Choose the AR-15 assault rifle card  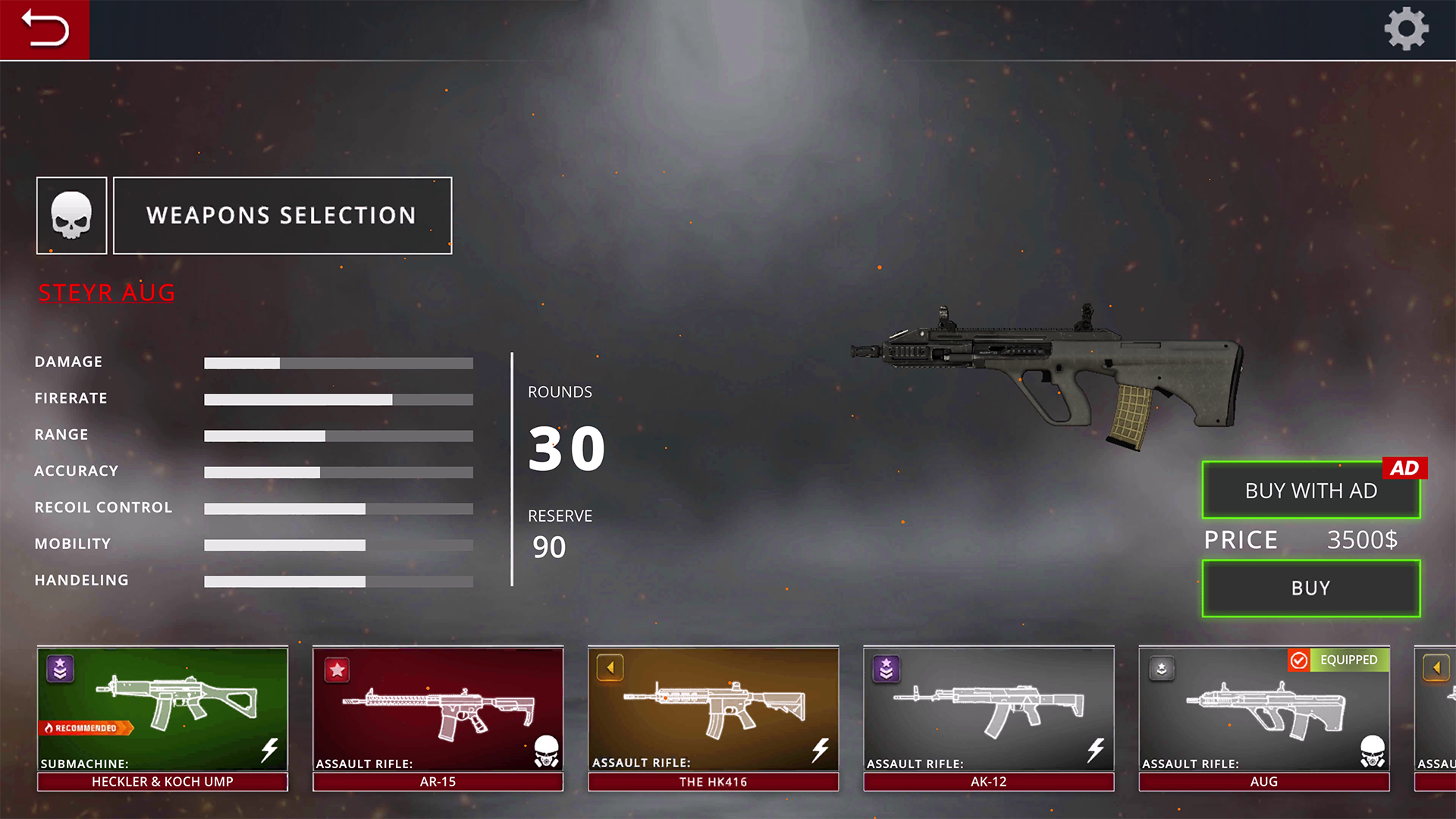tap(438, 718)
